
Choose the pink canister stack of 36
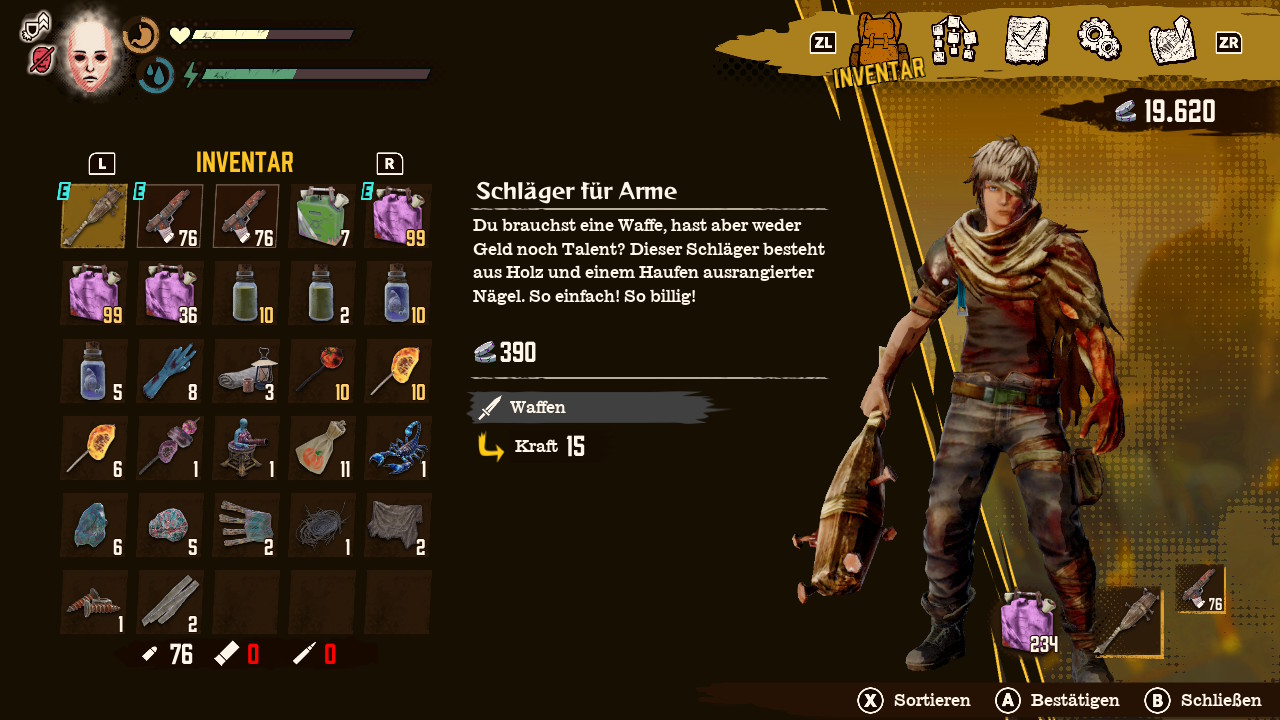click(x=170, y=294)
